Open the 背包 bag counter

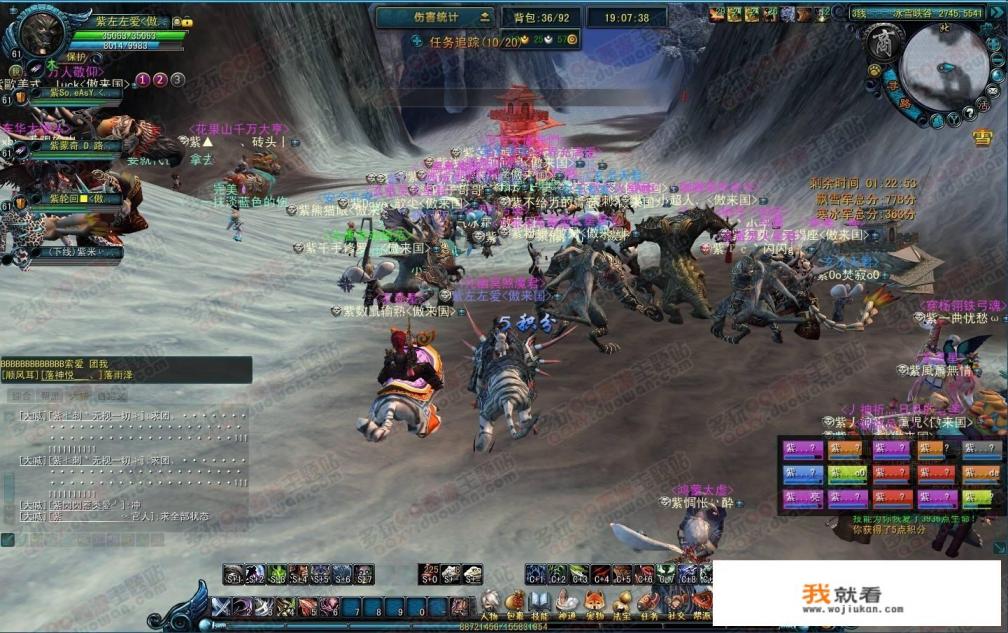(x=540, y=17)
